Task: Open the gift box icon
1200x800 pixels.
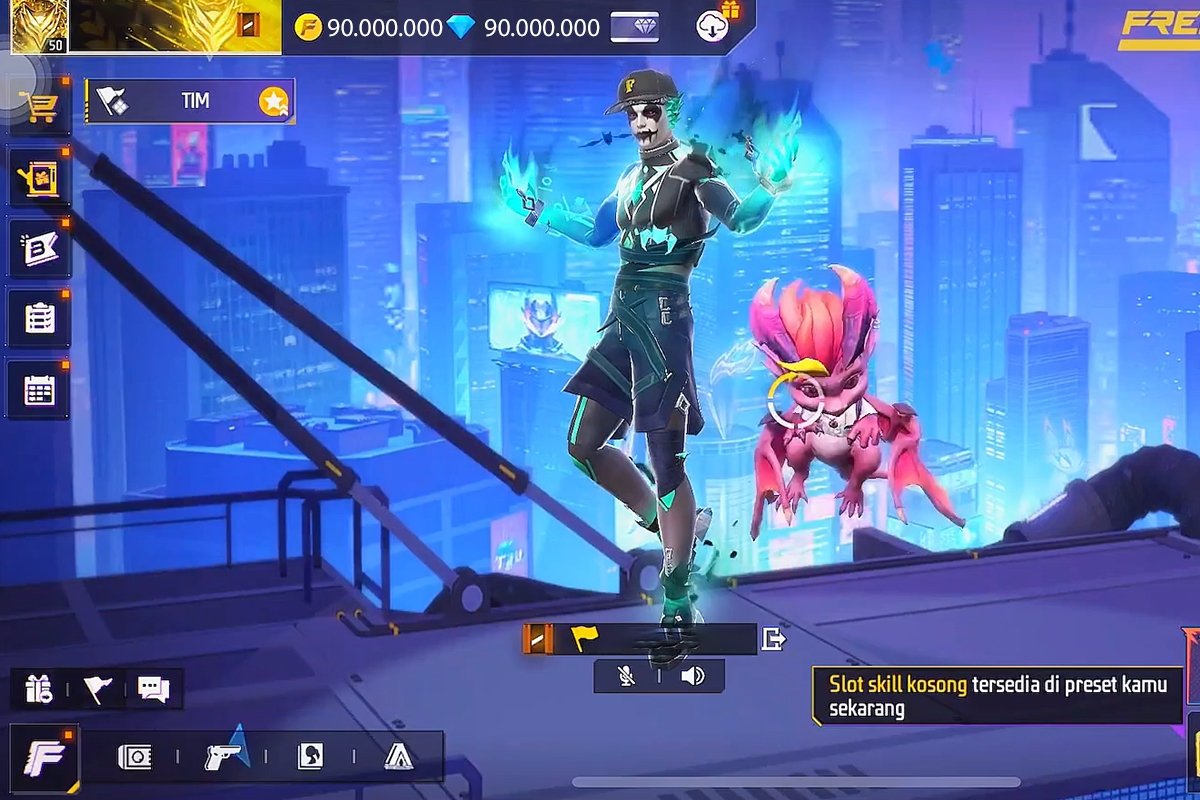Action: (x=39, y=689)
